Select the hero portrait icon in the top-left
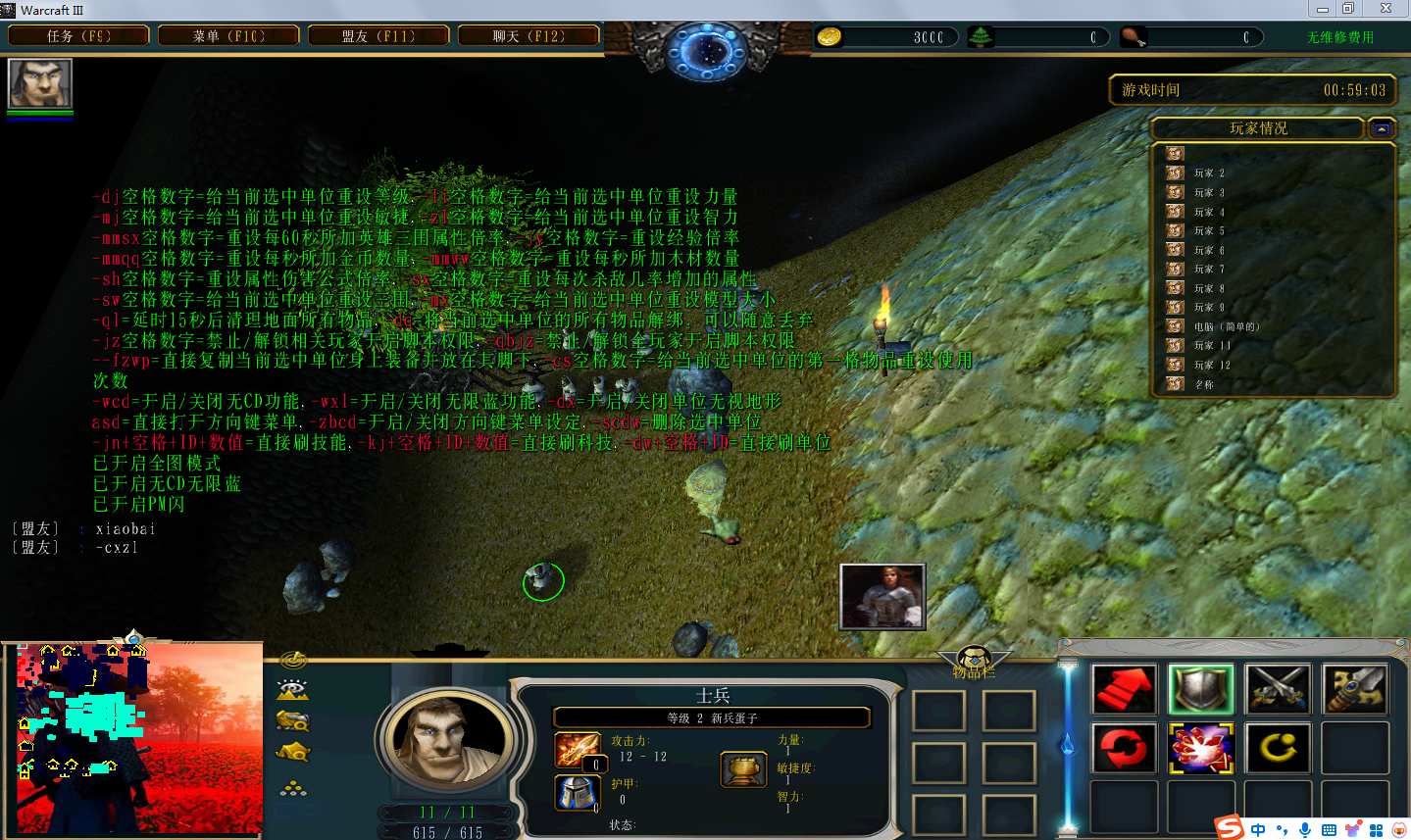This screenshot has height=840, width=1411. point(40,84)
